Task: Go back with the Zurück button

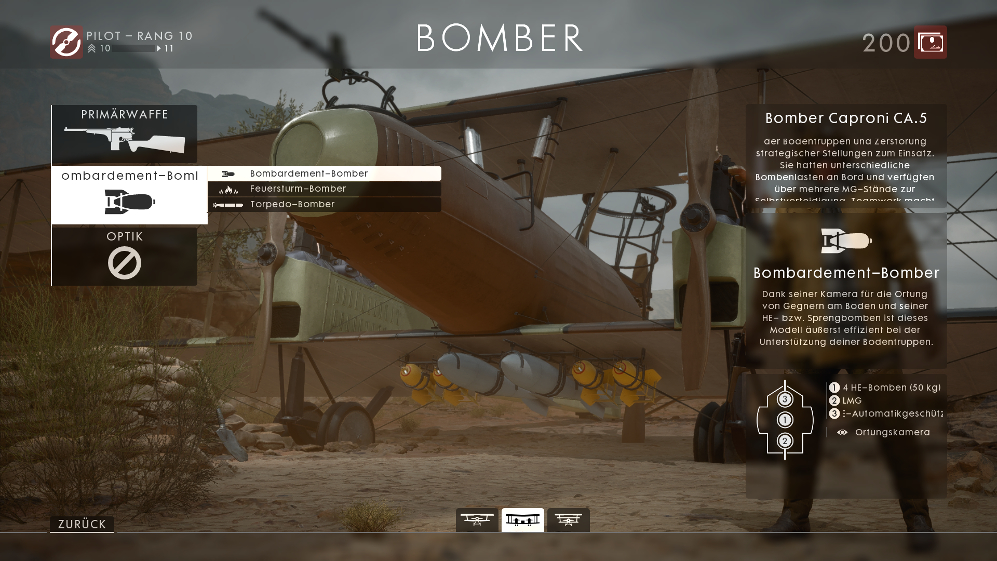Action: (81, 524)
